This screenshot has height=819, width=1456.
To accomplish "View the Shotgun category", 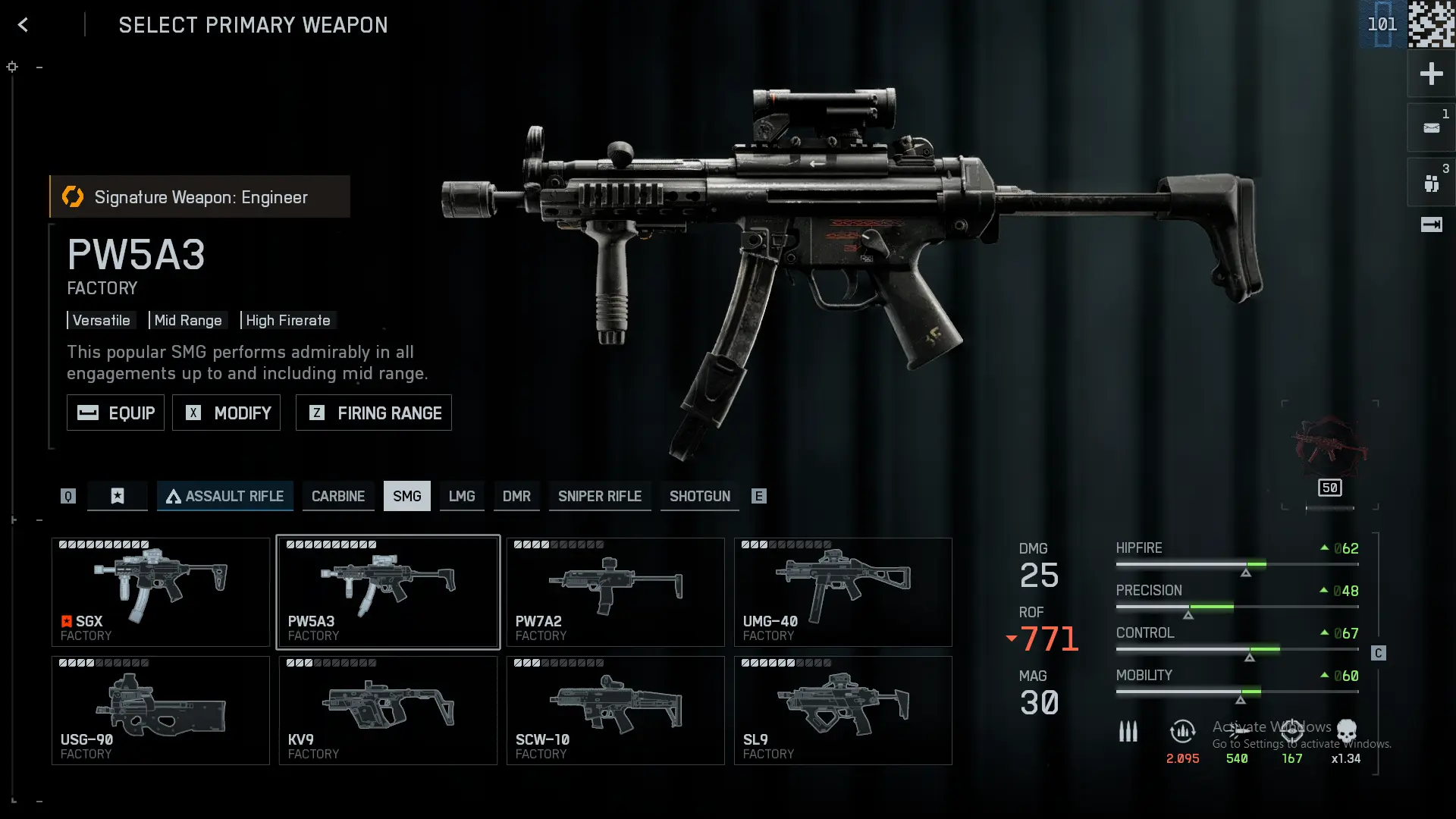I will [699, 496].
